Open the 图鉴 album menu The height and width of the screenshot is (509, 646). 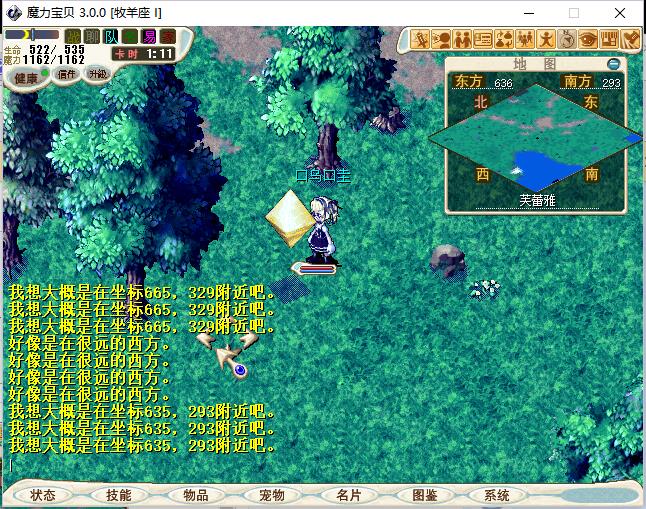coord(424,495)
